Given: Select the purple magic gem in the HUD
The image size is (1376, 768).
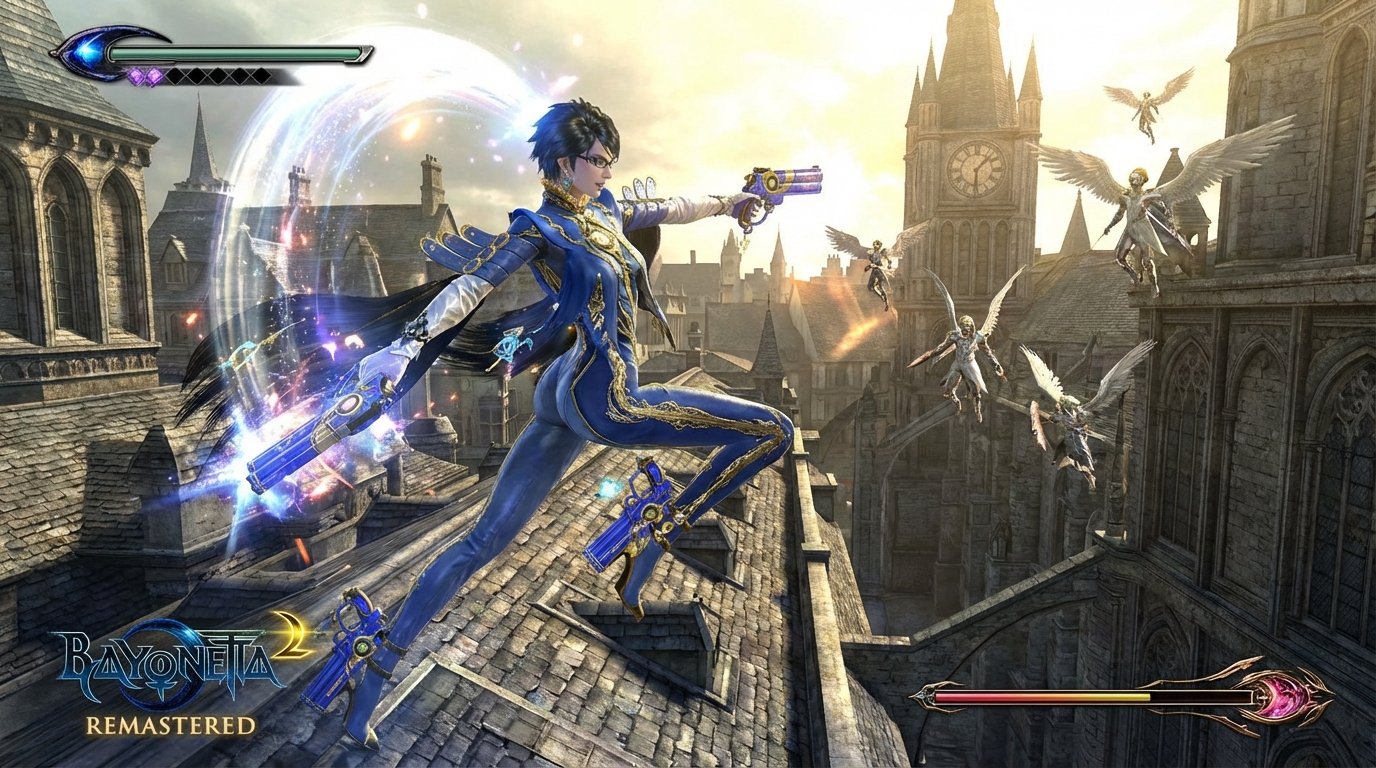Looking at the screenshot, I should [x=137, y=75].
